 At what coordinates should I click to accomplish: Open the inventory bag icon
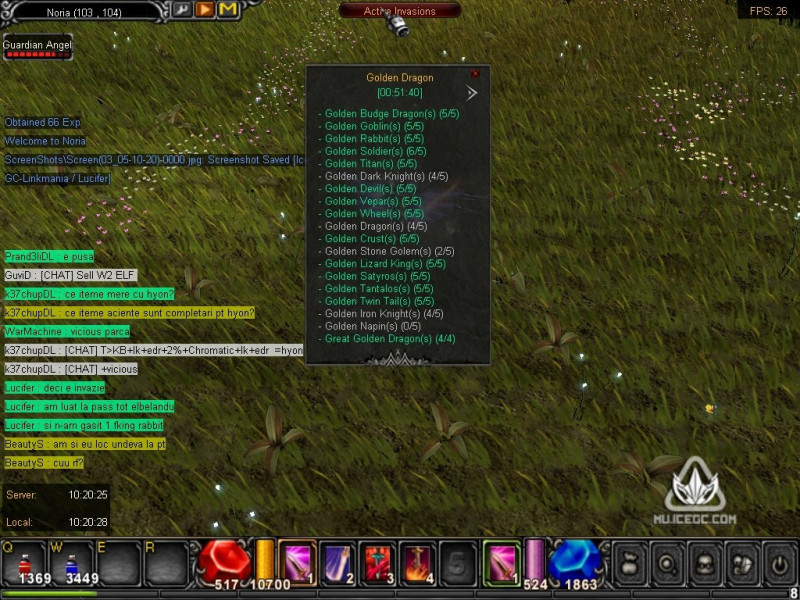pyautogui.click(x=627, y=562)
